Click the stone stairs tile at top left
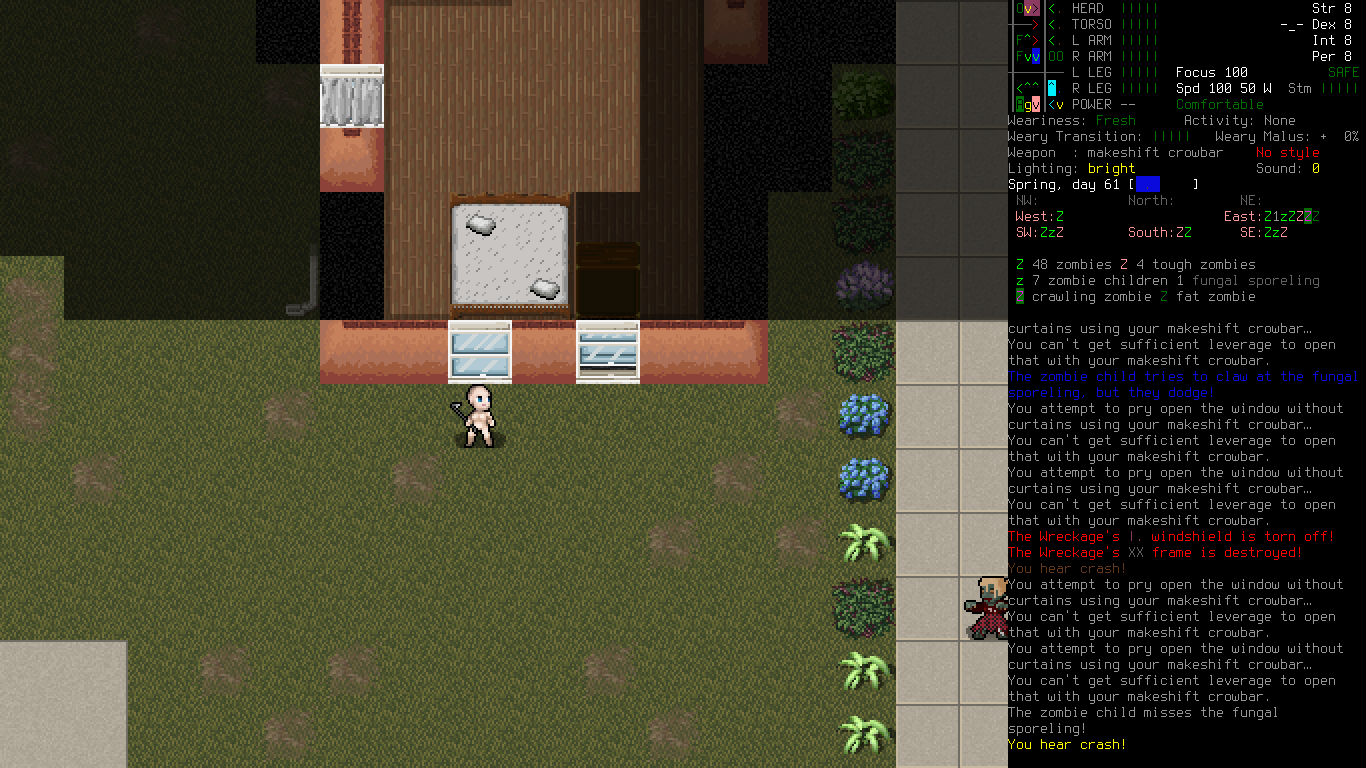Screen dimensions: 1366x768 pyautogui.click(x=352, y=96)
